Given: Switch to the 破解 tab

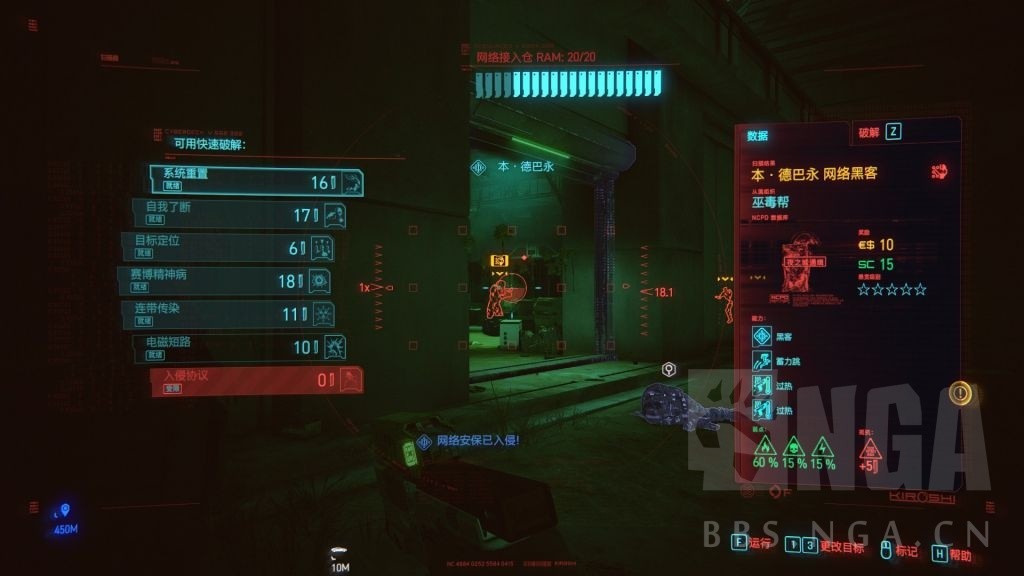Looking at the screenshot, I should (879, 132).
